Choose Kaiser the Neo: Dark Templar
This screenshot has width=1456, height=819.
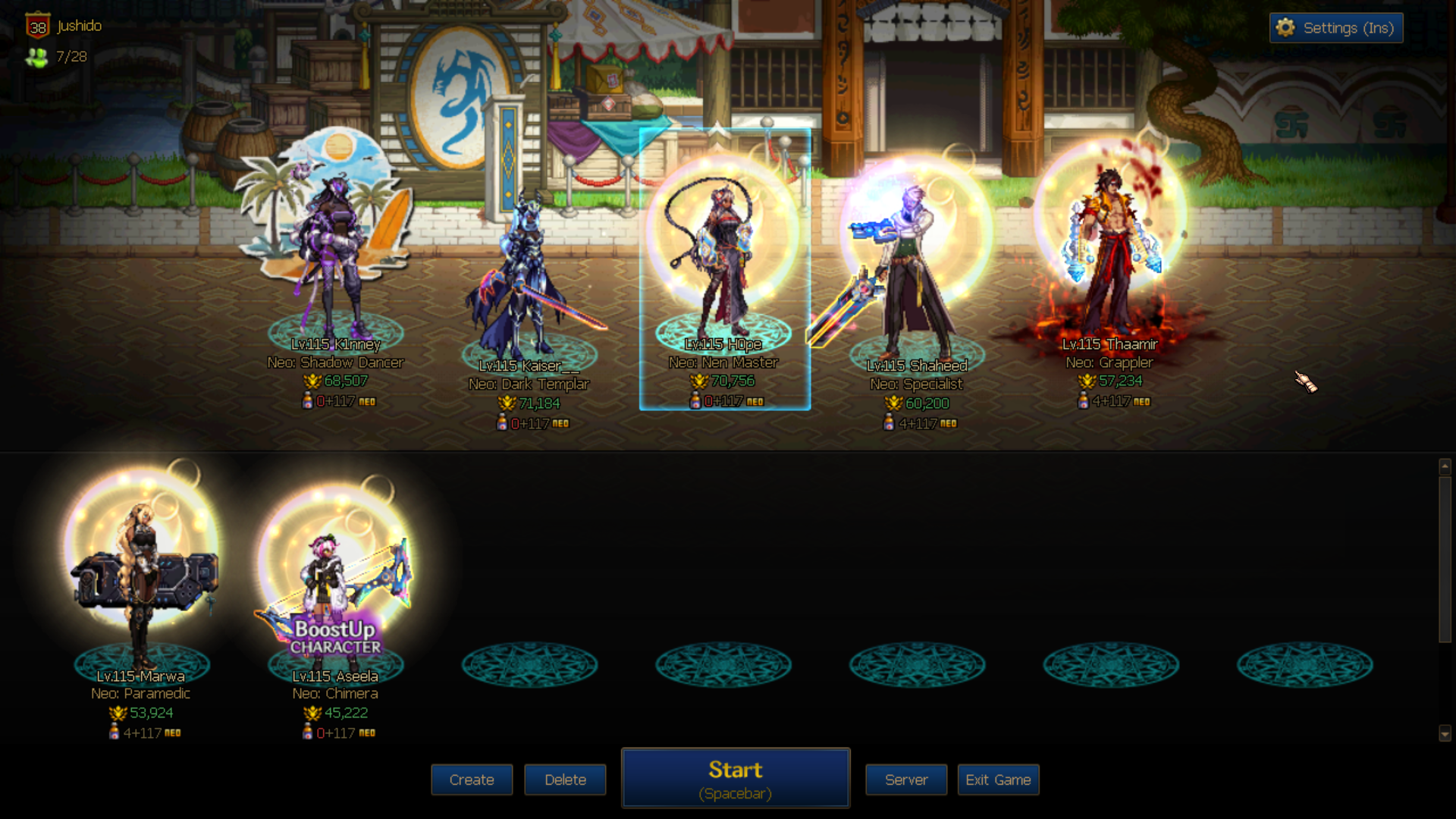[529, 281]
